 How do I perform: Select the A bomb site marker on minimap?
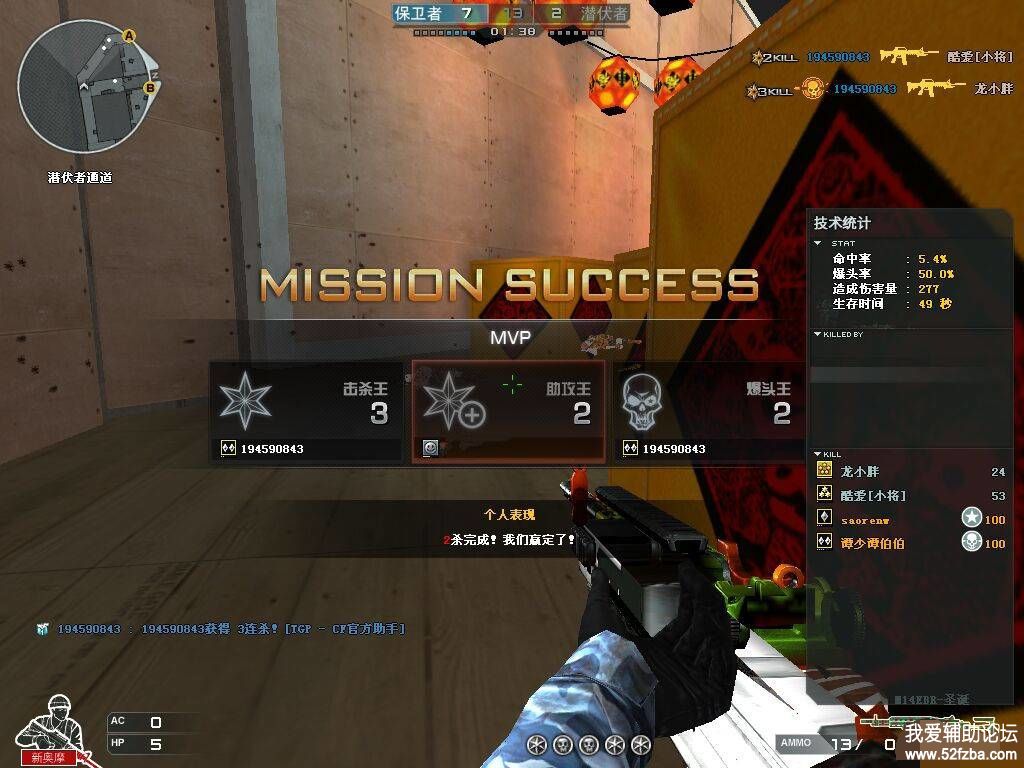[x=129, y=36]
